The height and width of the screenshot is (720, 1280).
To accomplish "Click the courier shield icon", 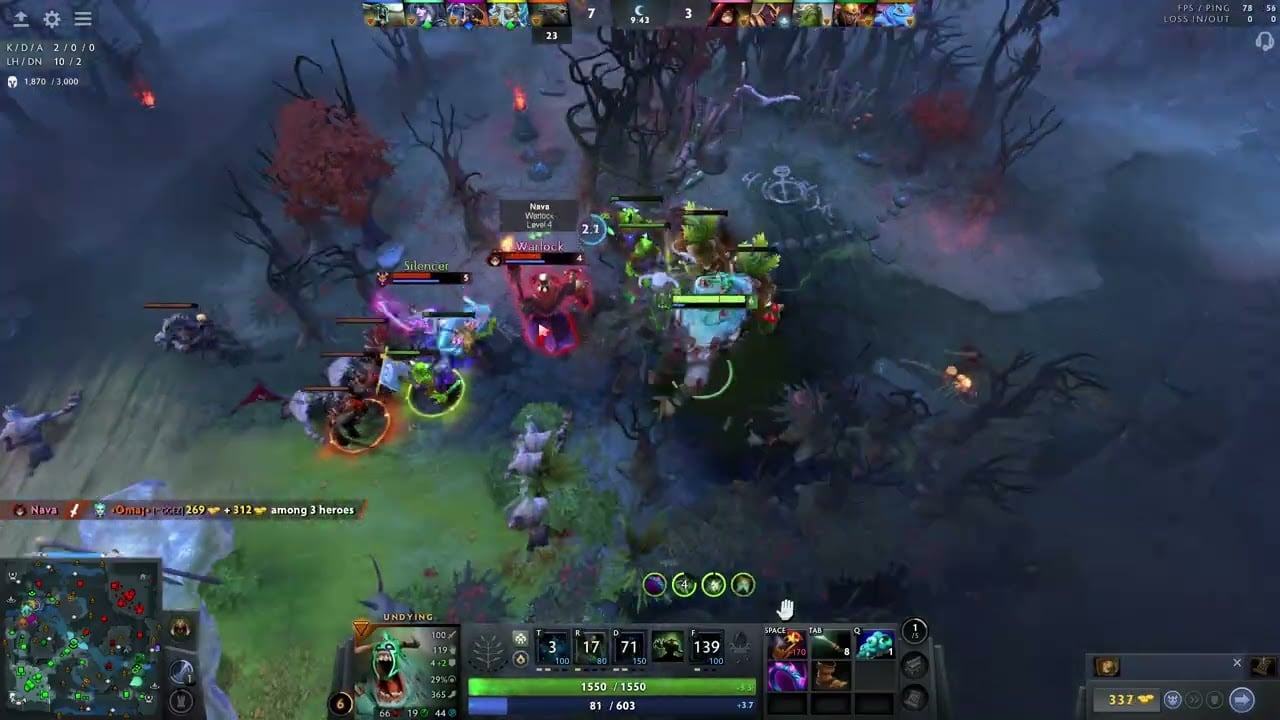I will click(x=1216, y=700).
